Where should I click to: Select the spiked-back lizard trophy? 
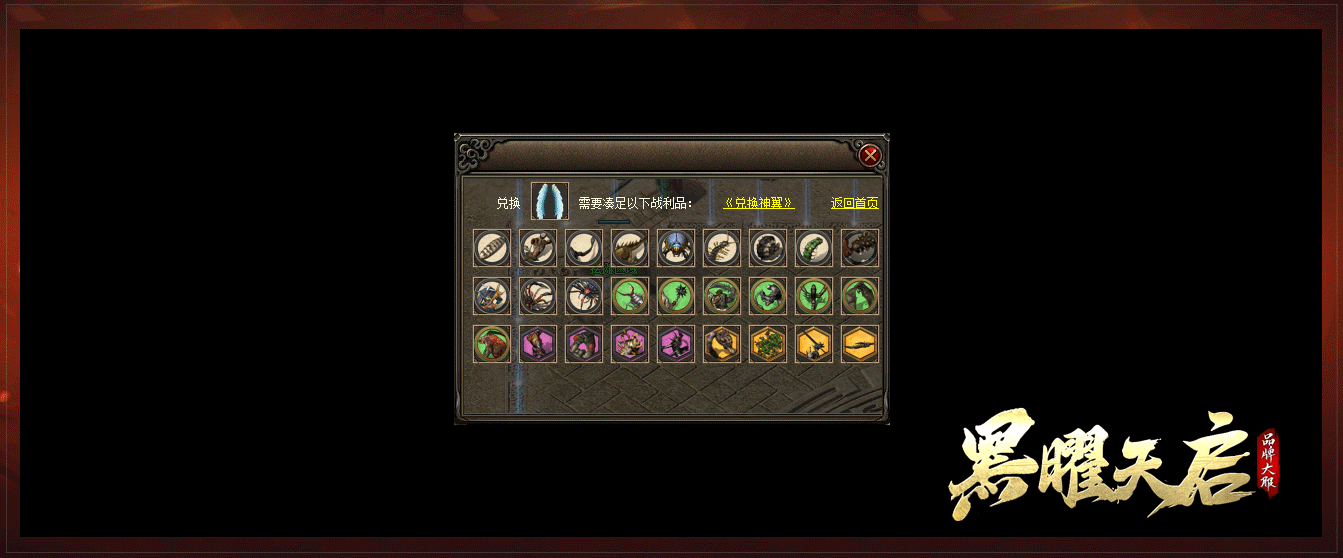point(630,248)
